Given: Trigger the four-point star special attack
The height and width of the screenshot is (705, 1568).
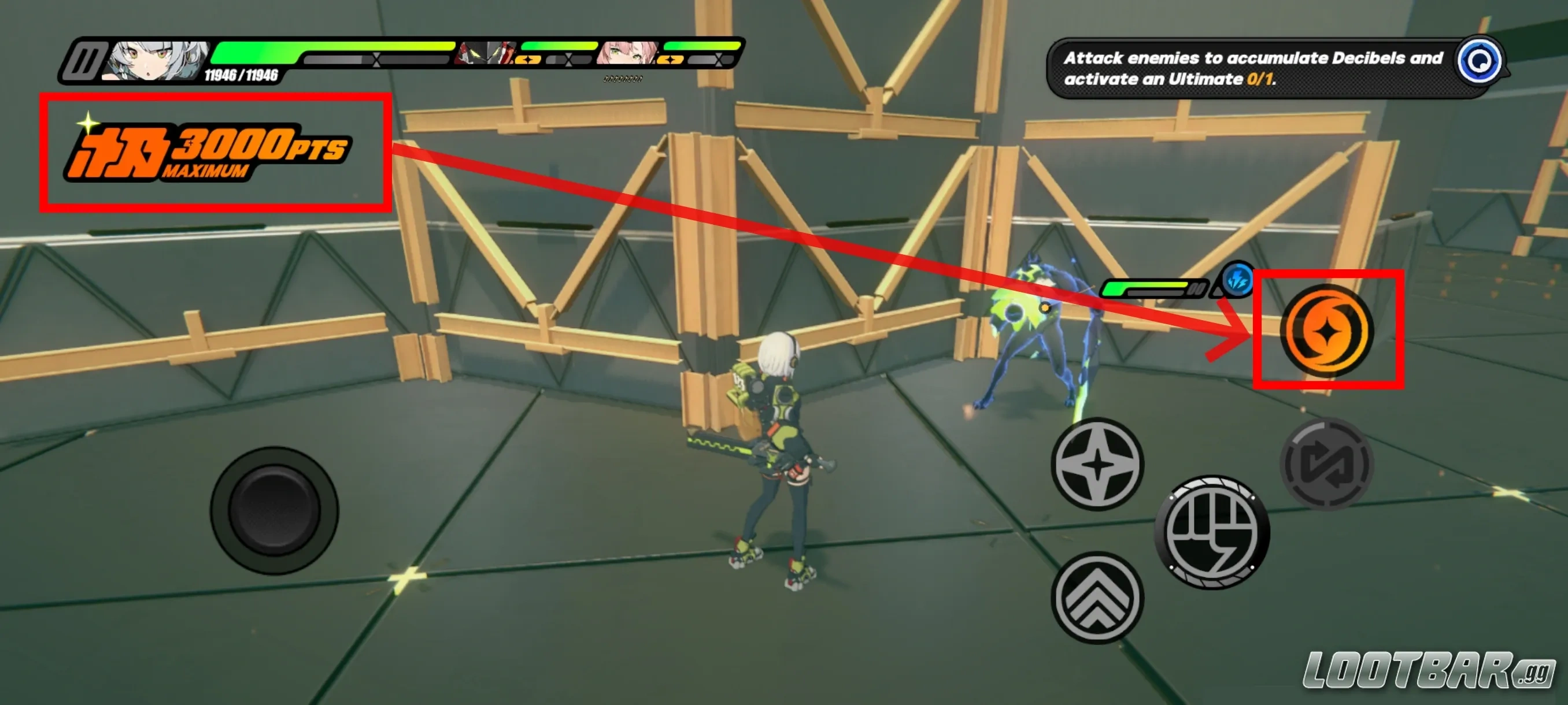Looking at the screenshot, I should coord(1097,464).
